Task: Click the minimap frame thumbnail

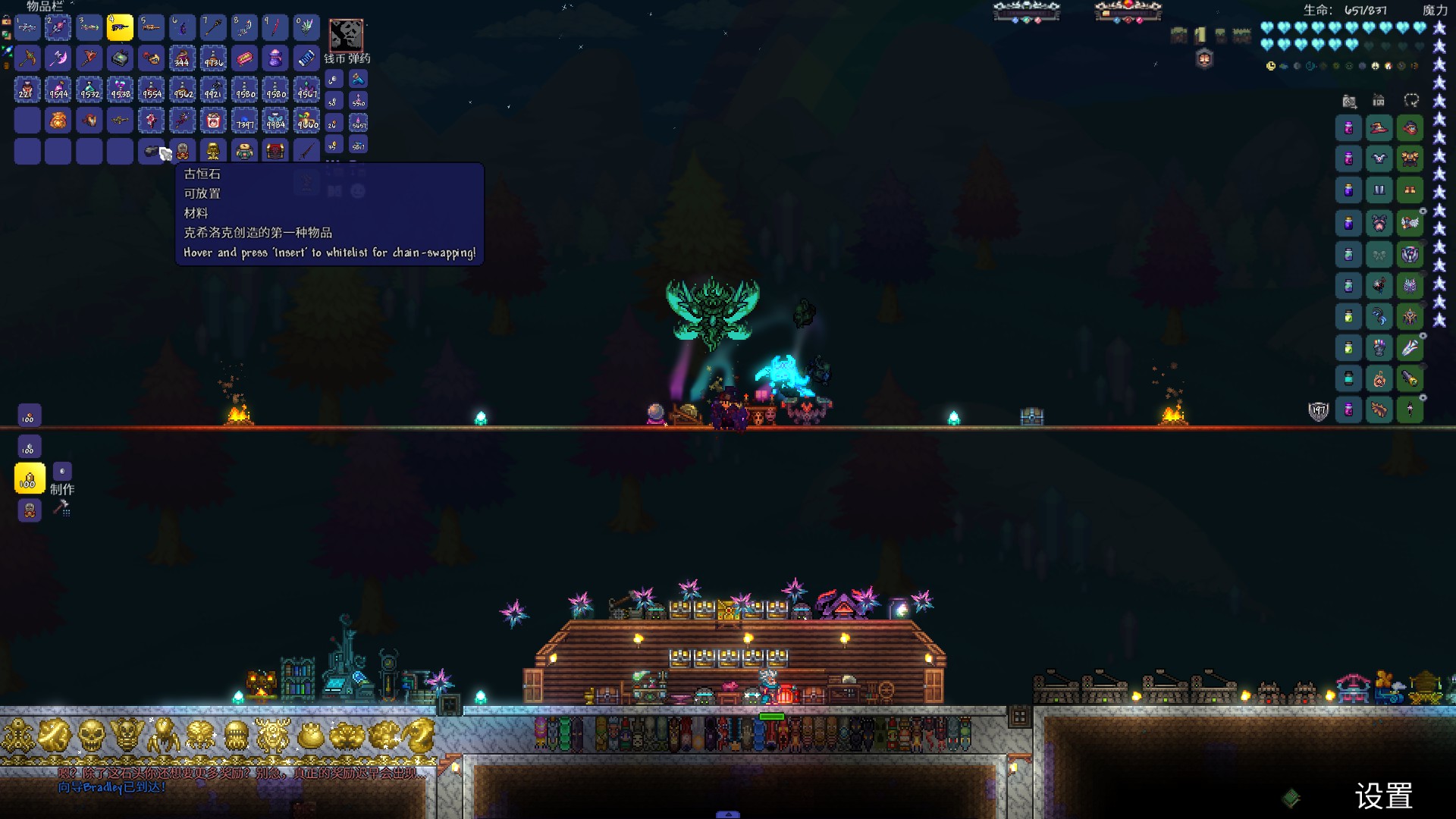Action: [x=346, y=35]
